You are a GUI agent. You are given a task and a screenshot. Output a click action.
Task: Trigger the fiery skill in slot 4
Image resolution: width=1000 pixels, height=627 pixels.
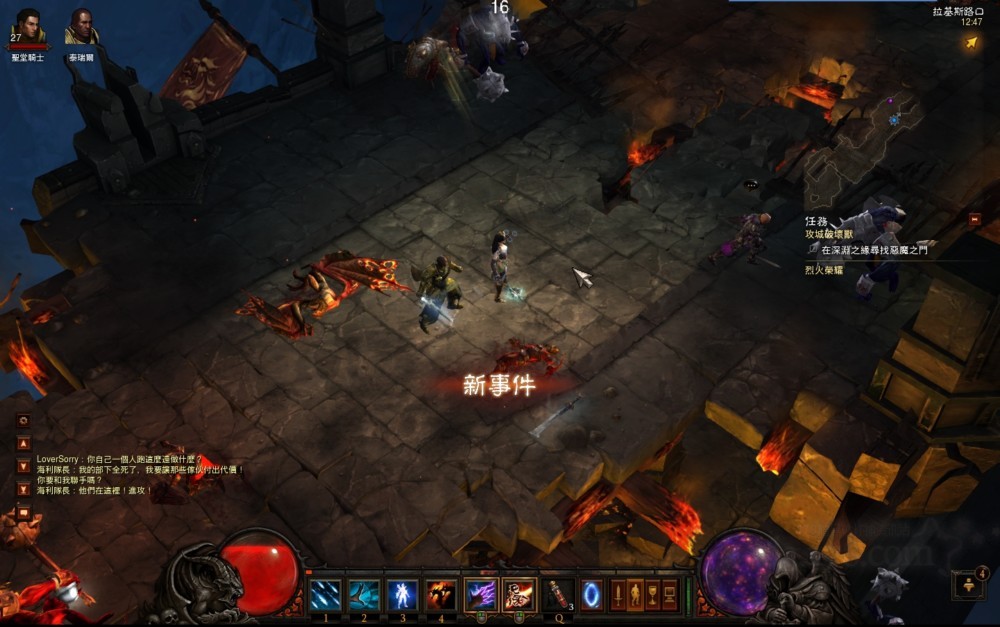click(x=441, y=594)
